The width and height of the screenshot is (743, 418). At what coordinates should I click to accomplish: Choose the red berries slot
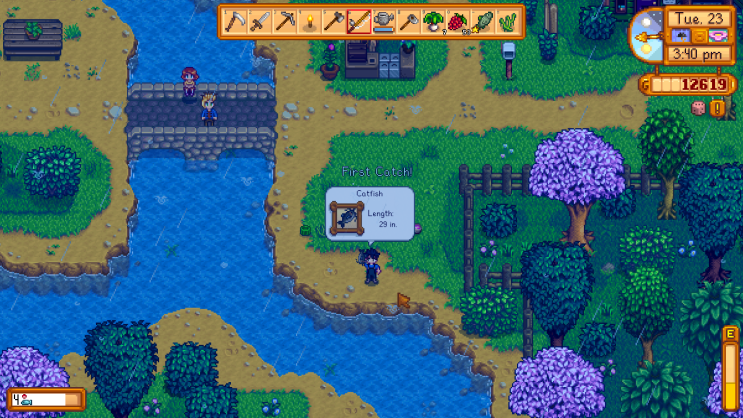458,21
